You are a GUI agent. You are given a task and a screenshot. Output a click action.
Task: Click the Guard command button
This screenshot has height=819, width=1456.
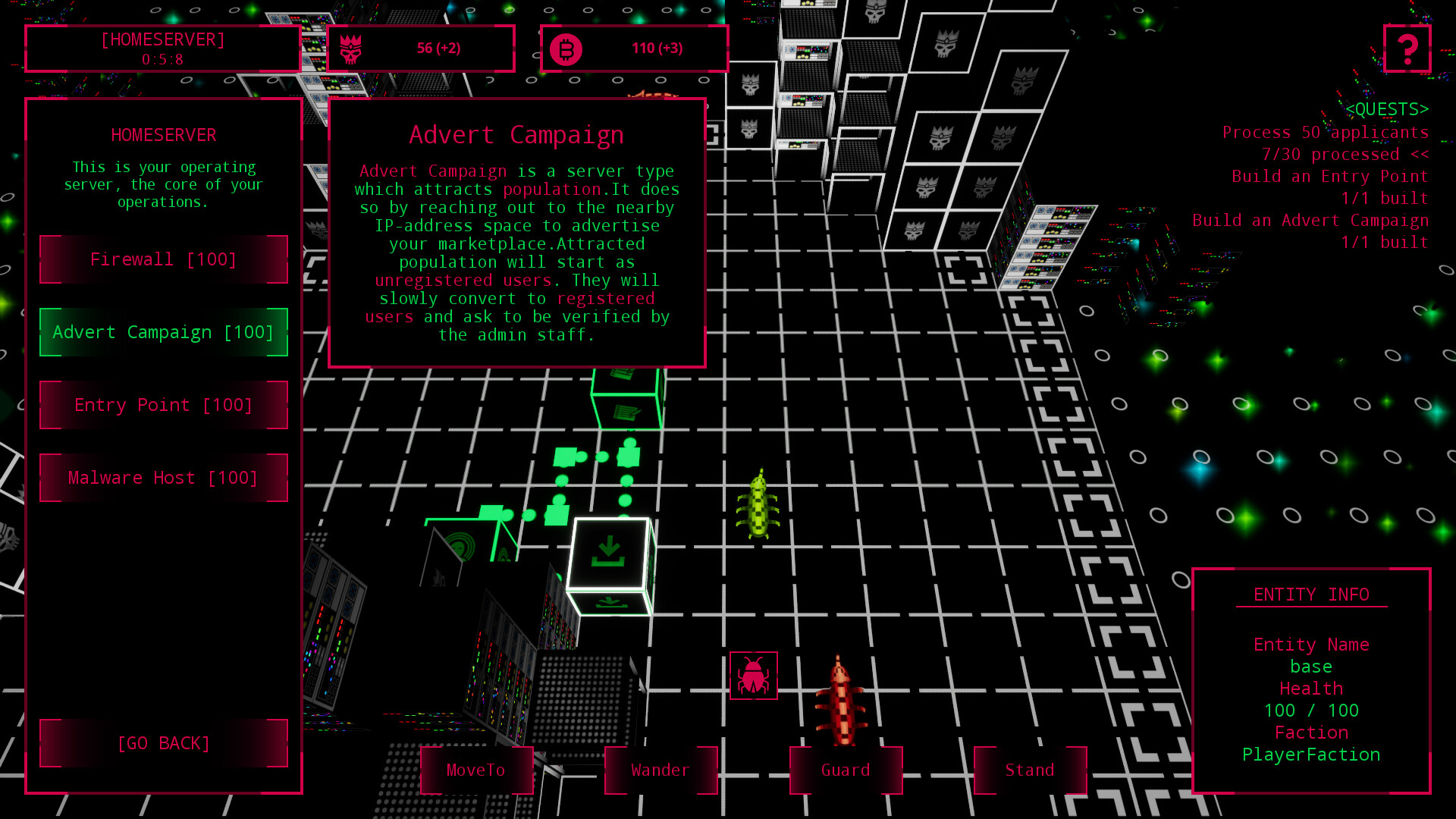pos(845,770)
